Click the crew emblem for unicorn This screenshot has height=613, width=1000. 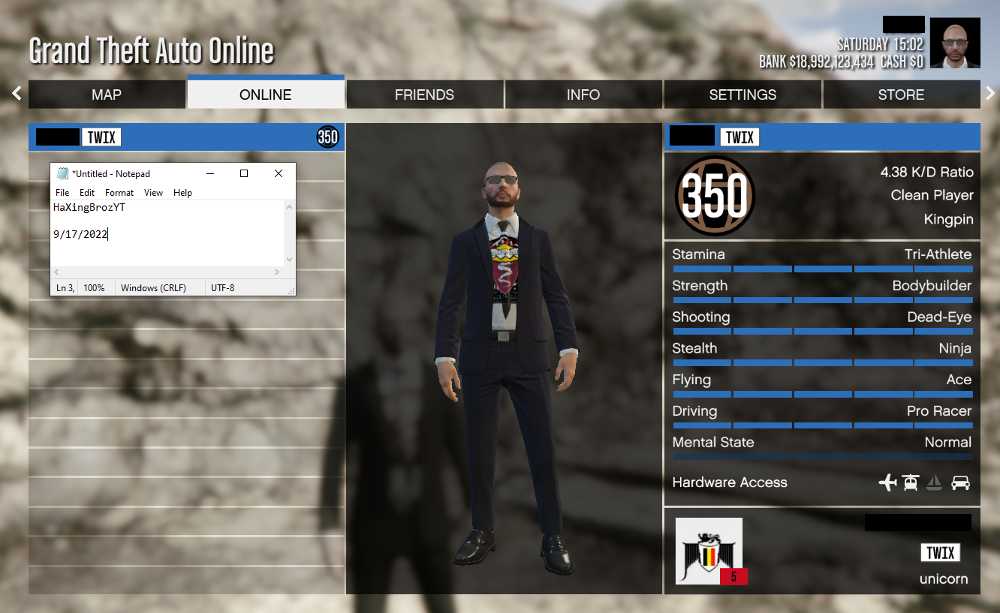709,550
